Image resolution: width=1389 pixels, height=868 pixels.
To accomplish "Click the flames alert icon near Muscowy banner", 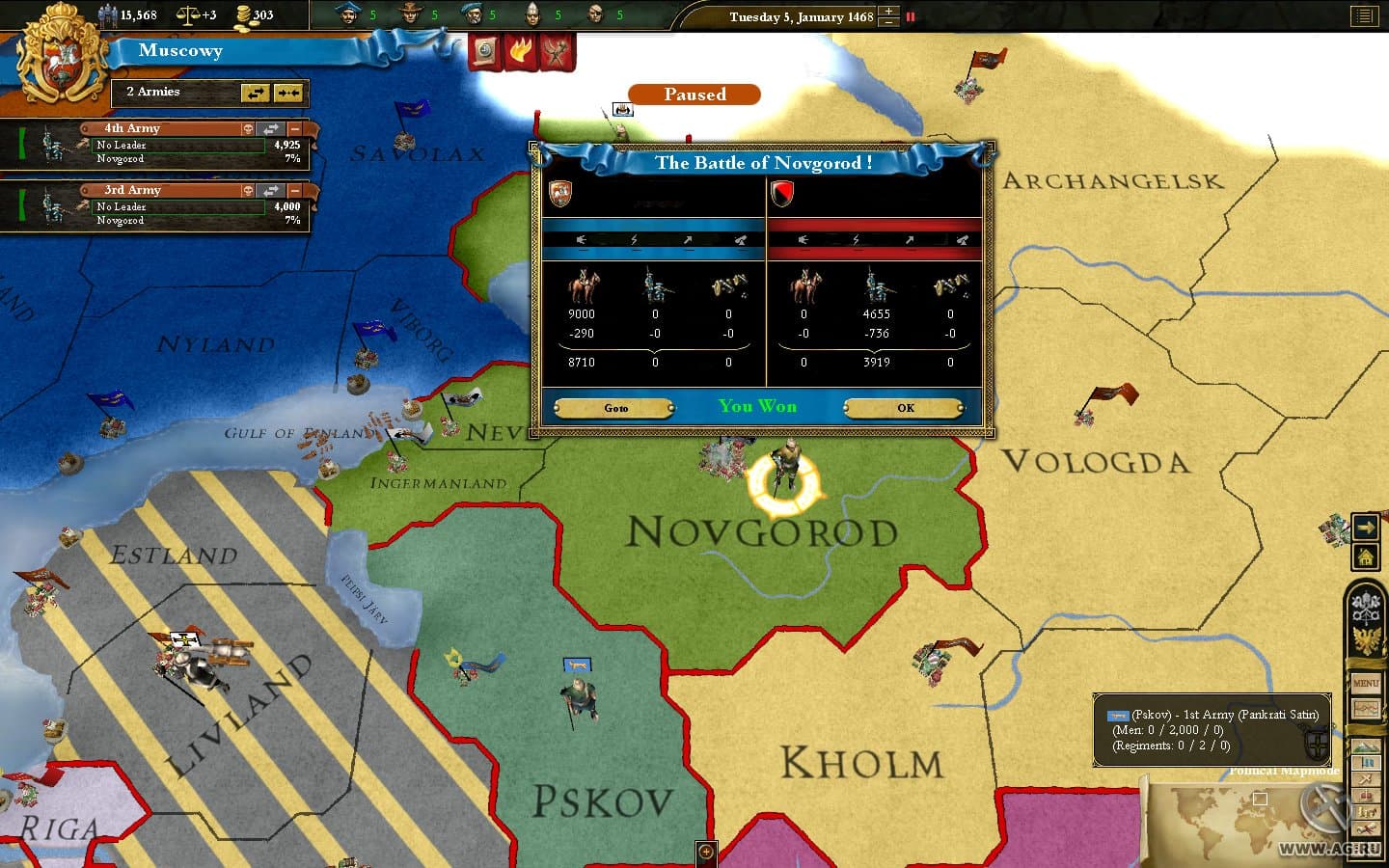I will [x=520, y=52].
